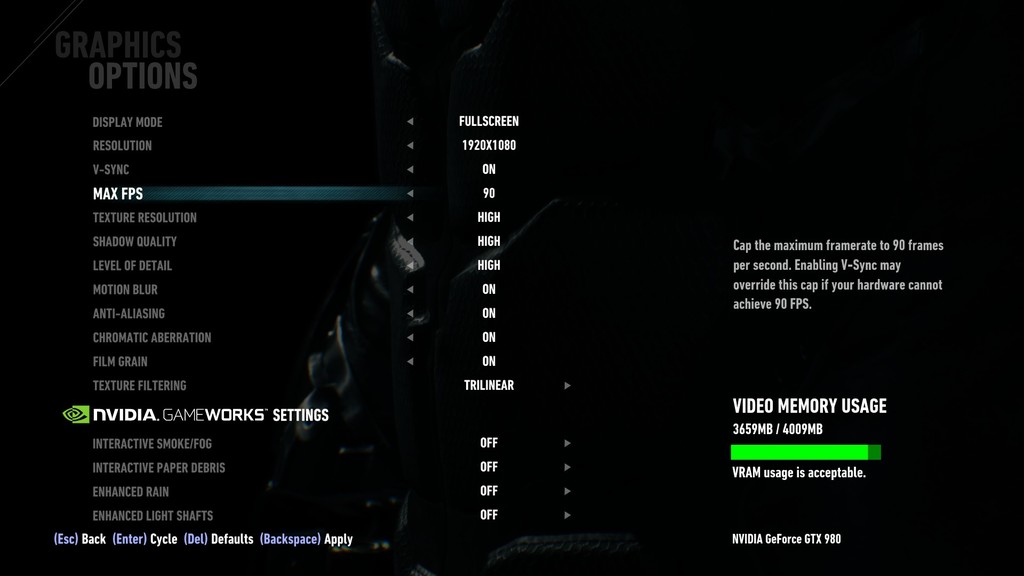Open the Texture Resolution setting
The width and height of the screenshot is (1024, 576).
coord(144,218)
